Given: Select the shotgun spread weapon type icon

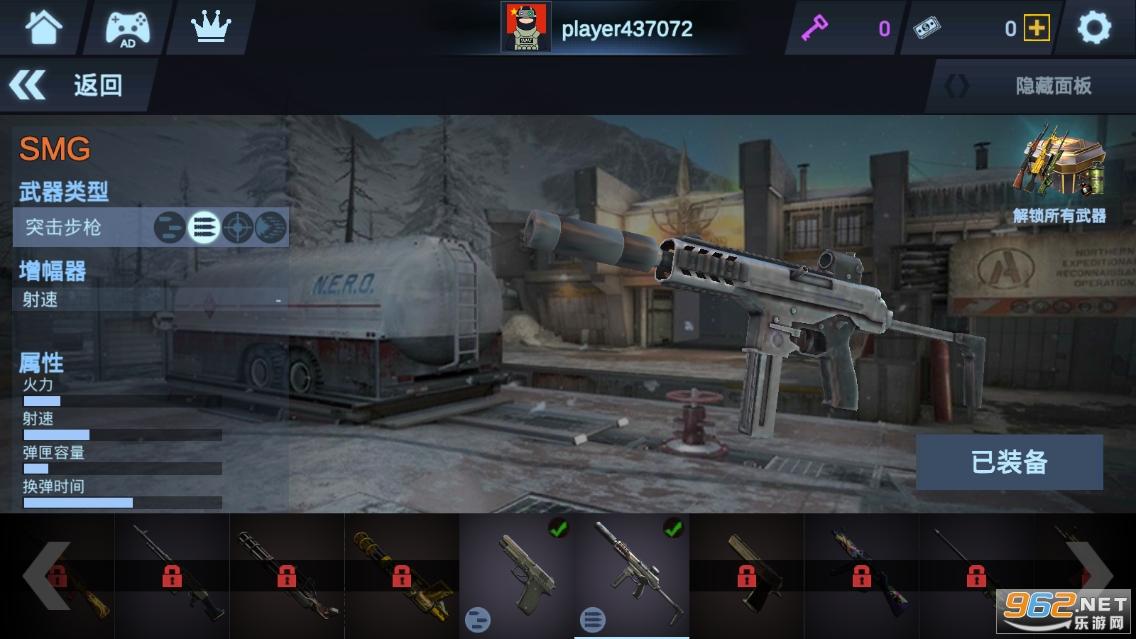Looking at the screenshot, I should (x=270, y=228).
